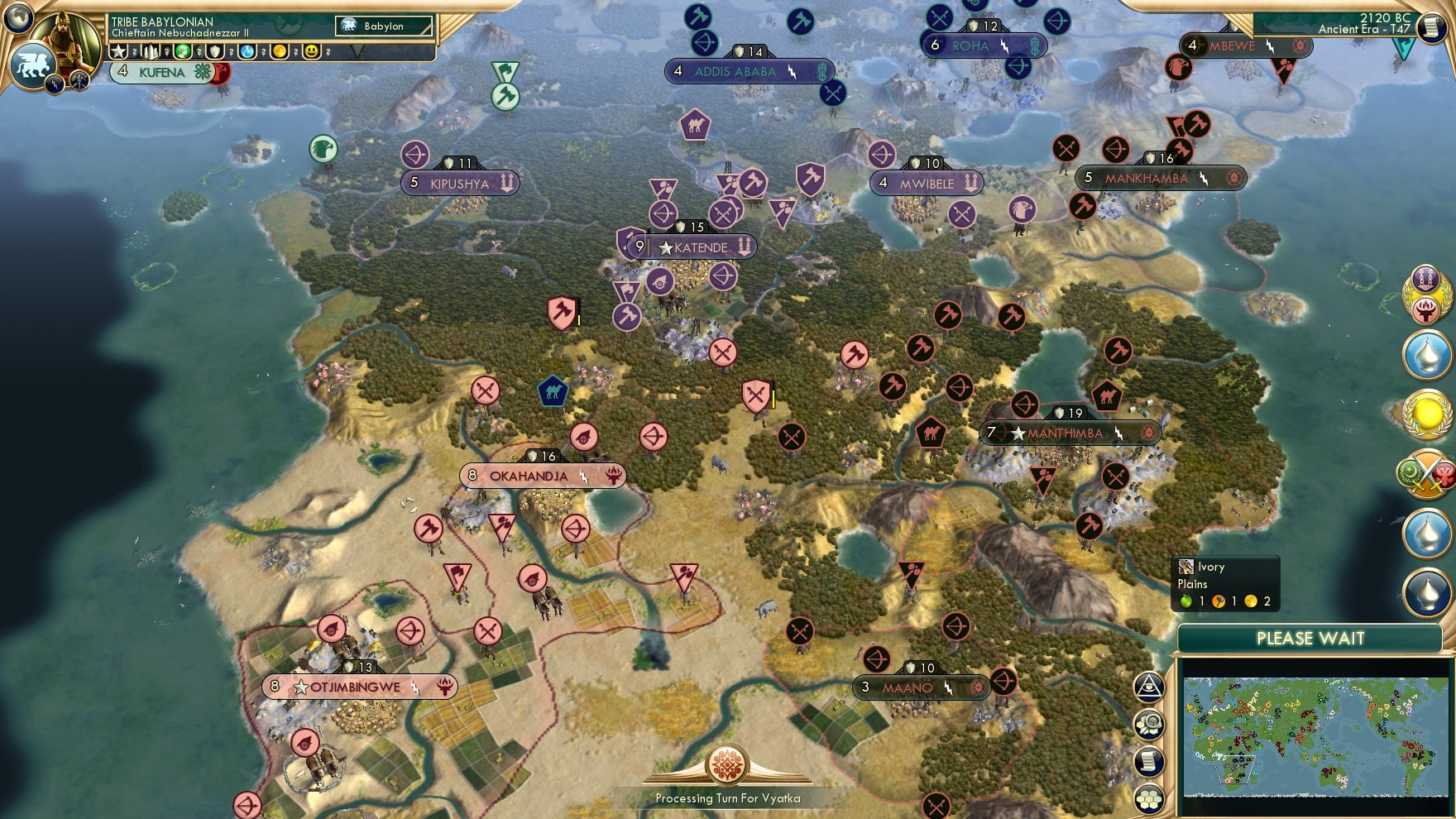Click the golden sun laurel notification

pos(1426,414)
